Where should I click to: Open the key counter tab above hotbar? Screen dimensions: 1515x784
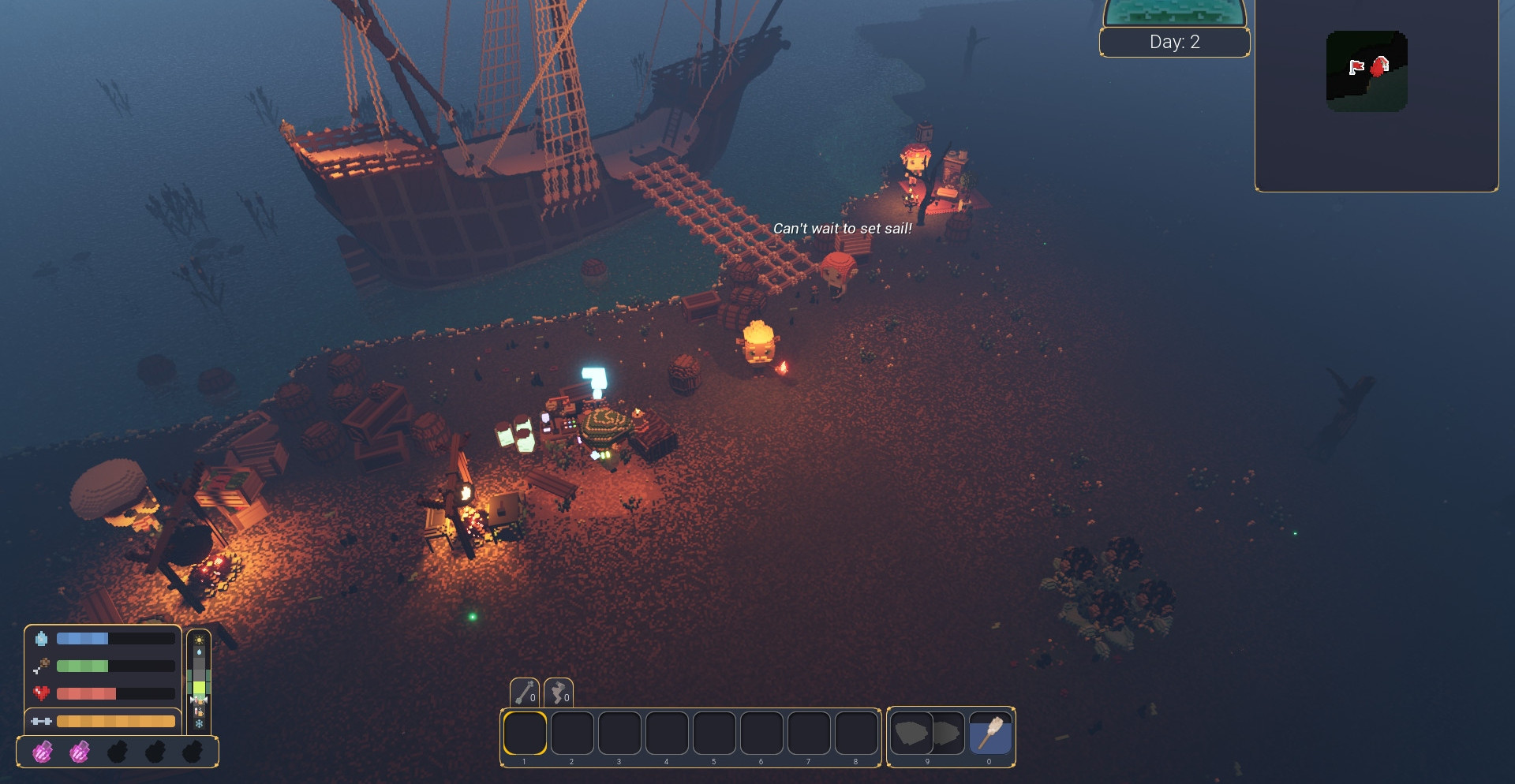[526, 693]
